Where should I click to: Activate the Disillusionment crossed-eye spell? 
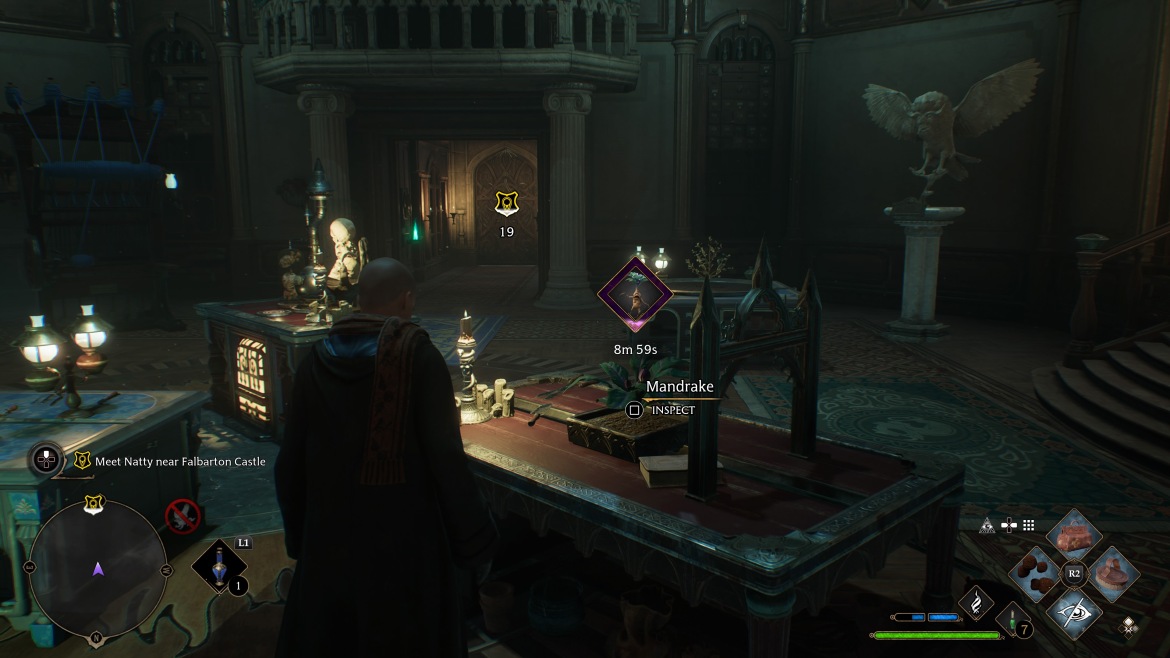(x=1074, y=611)
